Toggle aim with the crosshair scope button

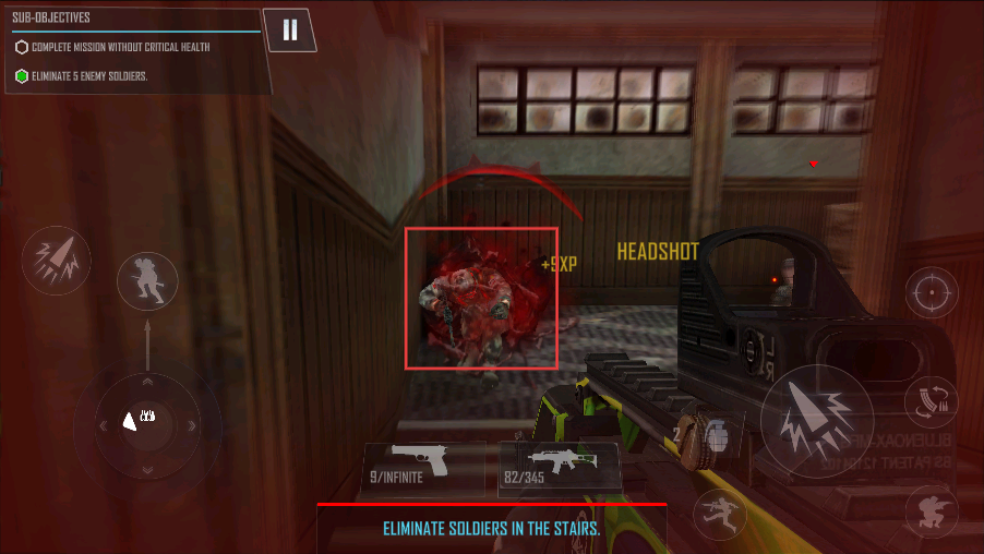(931, 294)
